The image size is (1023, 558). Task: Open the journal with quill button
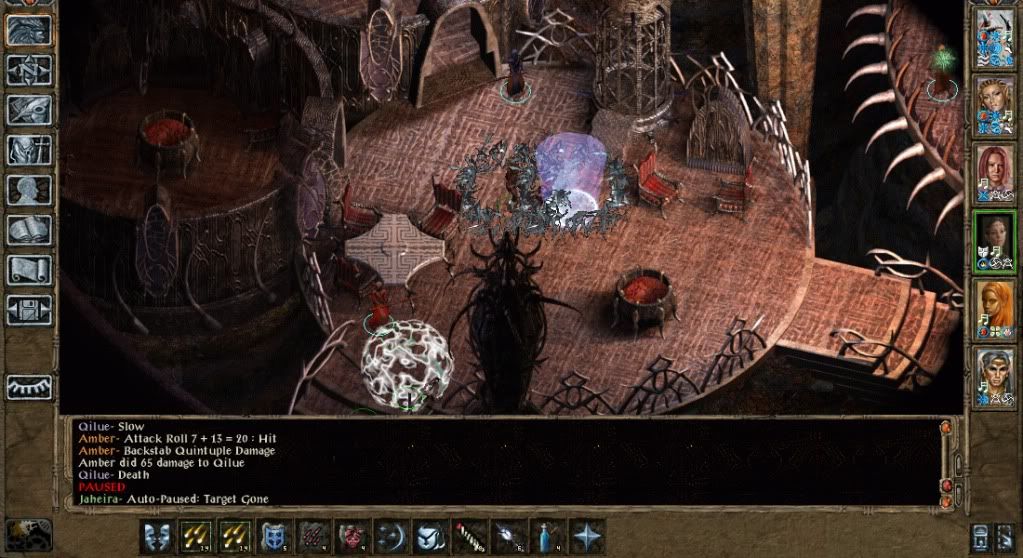[28, 110]
